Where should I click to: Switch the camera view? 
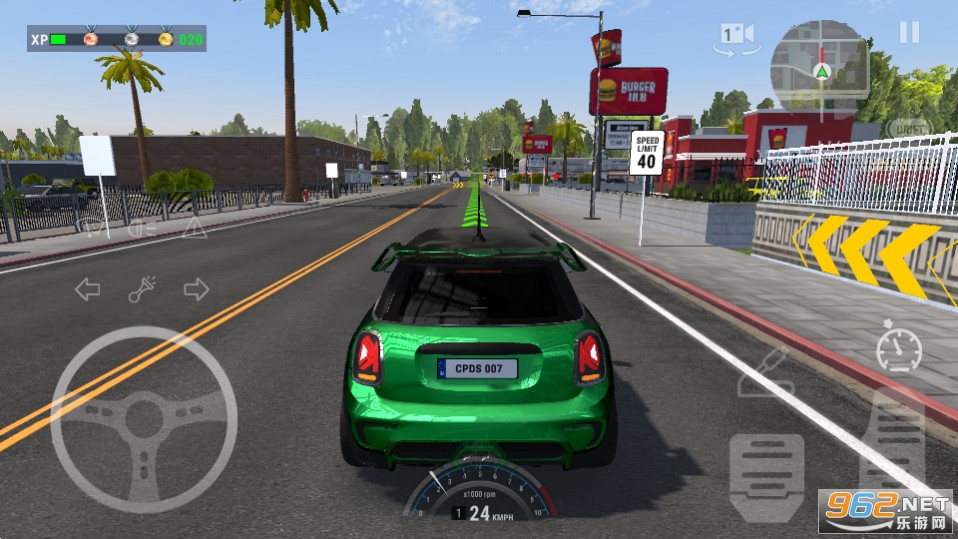coord(736,38)
